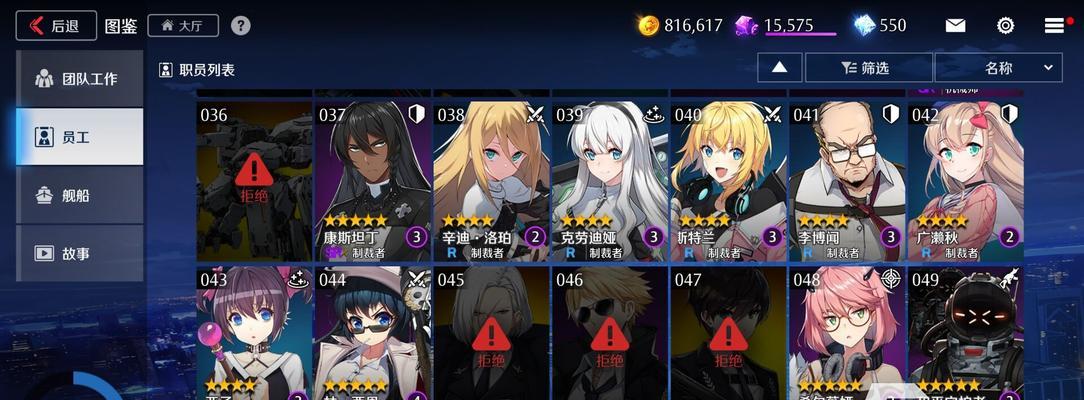This screenshot has height=400, width=1084.
Task: Go back with the 后退 button
Action: [56, 25]
